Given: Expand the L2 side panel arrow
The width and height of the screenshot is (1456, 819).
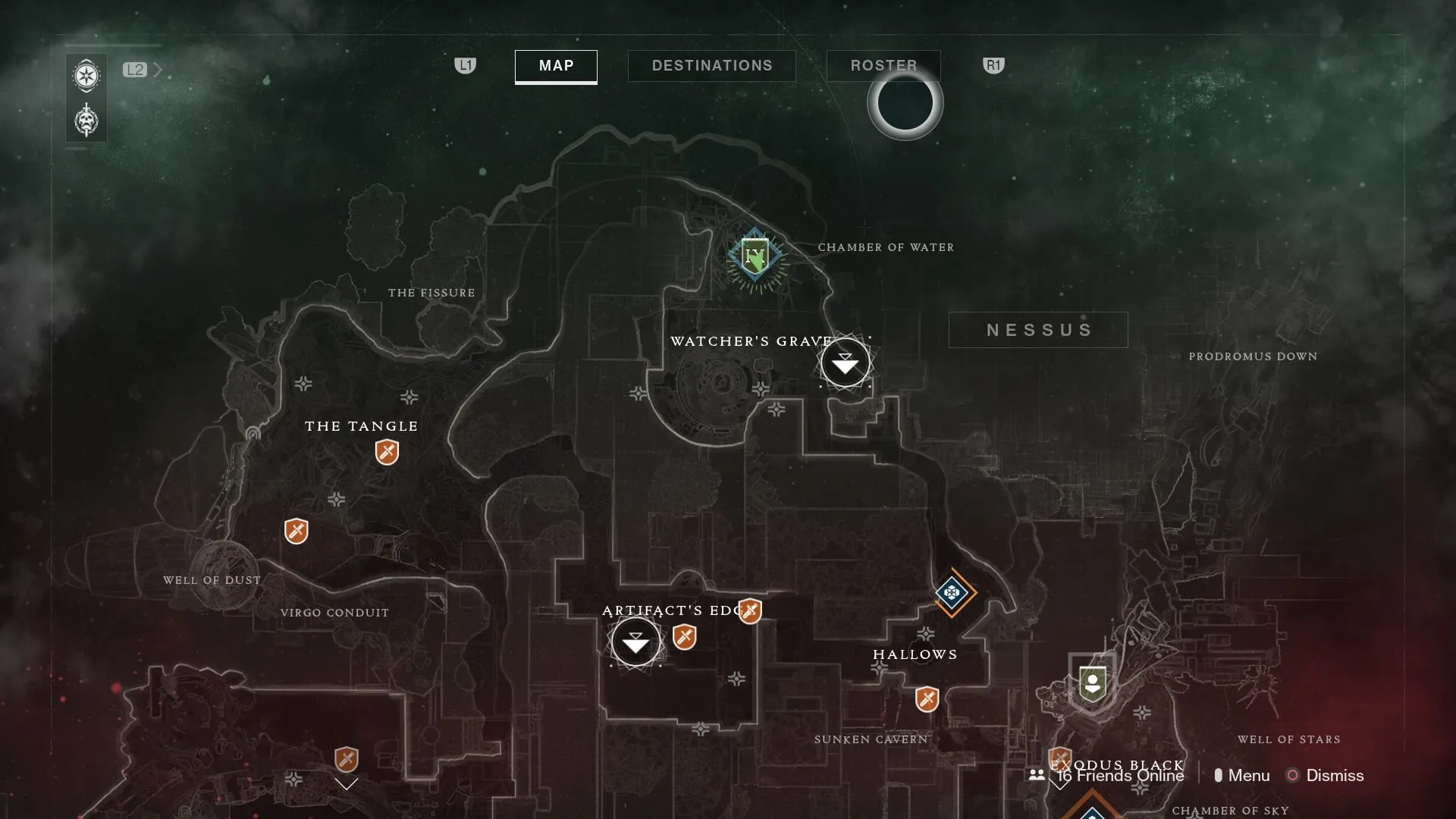Looking at the screenshot, I should pos(158,70).
